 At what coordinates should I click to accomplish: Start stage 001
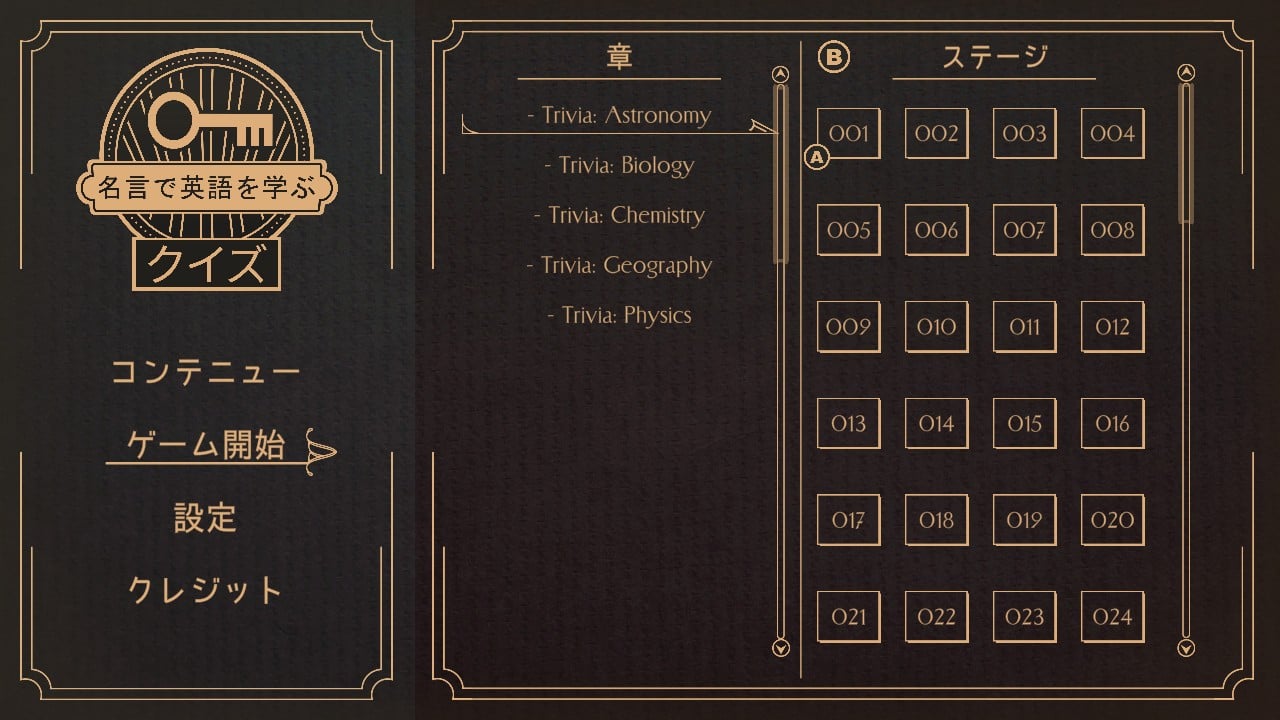click(x=848, y=133)
